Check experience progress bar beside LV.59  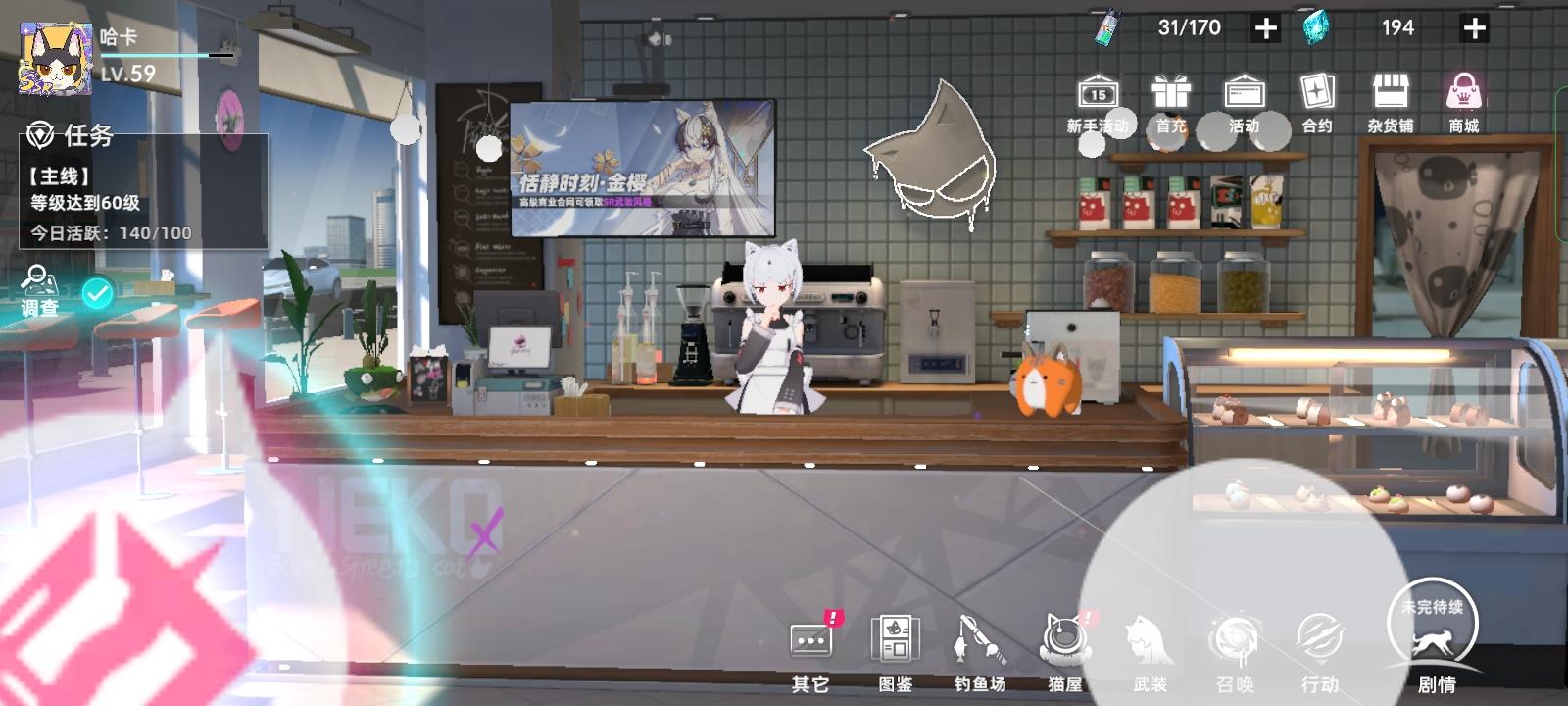[x=167, y=57]
